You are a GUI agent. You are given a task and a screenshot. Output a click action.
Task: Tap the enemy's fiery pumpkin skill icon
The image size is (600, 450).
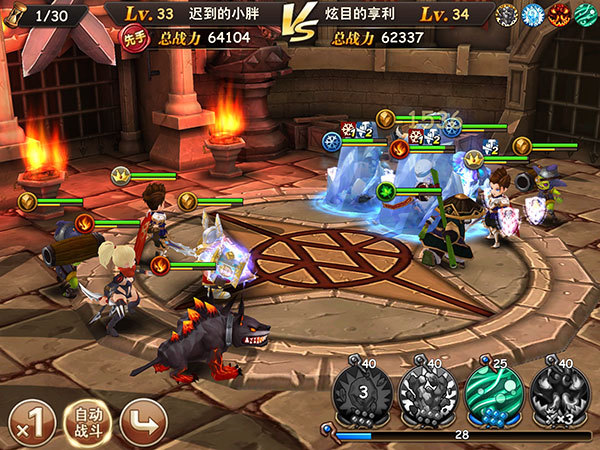555,14
